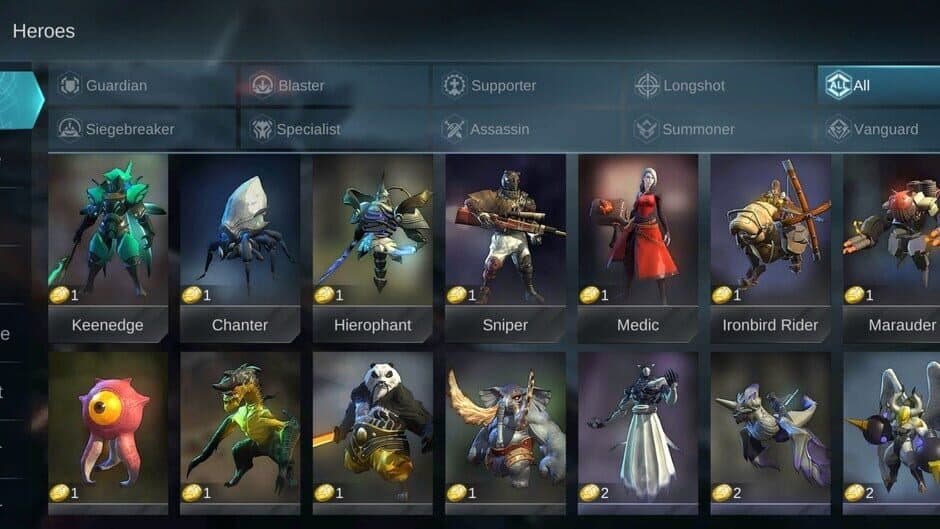Choose the Specialist class tab

click(334, 129)
